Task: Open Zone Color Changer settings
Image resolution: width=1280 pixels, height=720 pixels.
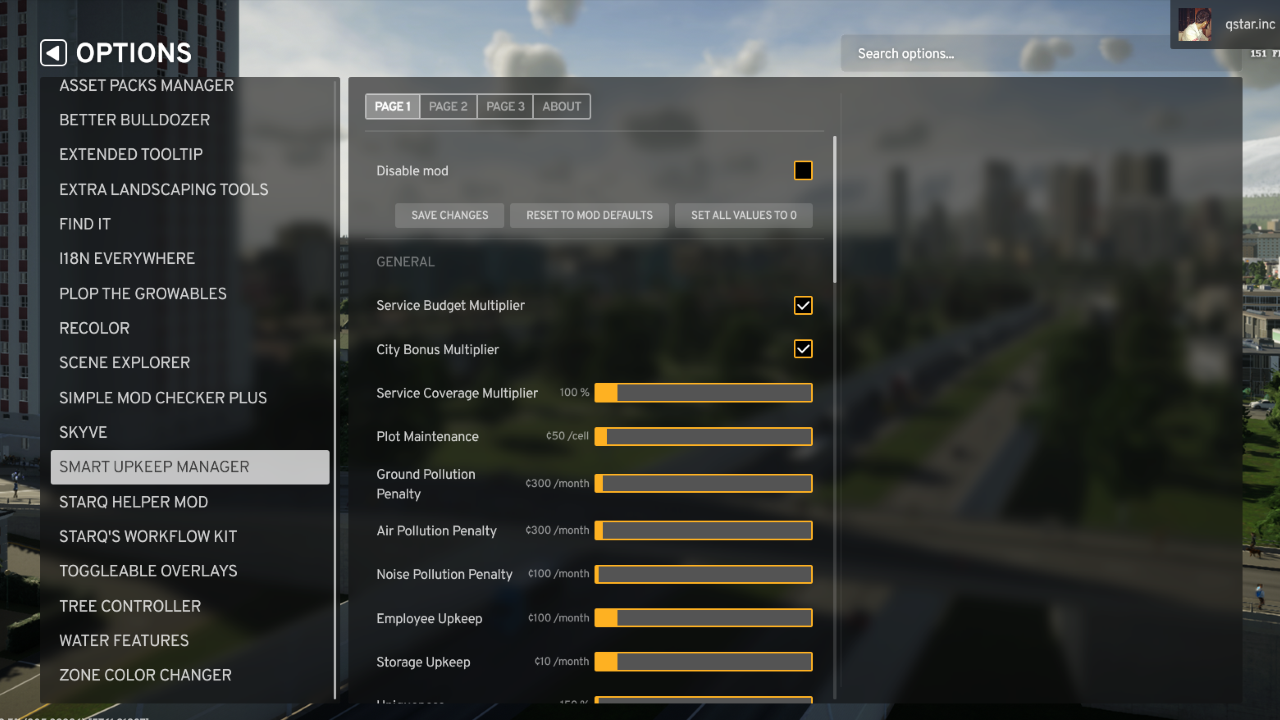Action: [147, 675]
